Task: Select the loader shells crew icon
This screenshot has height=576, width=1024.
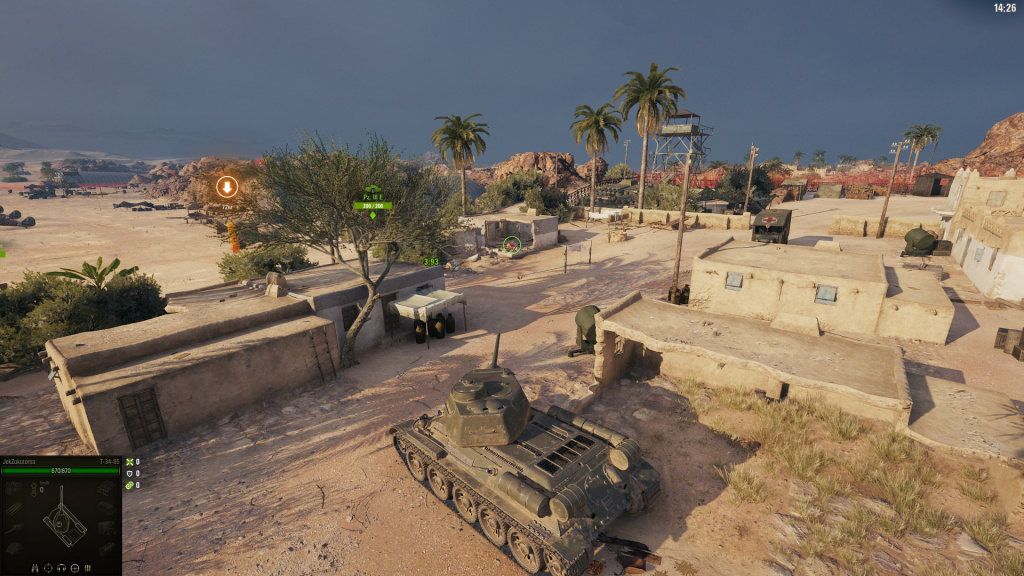Action: (x=88, y=568)
